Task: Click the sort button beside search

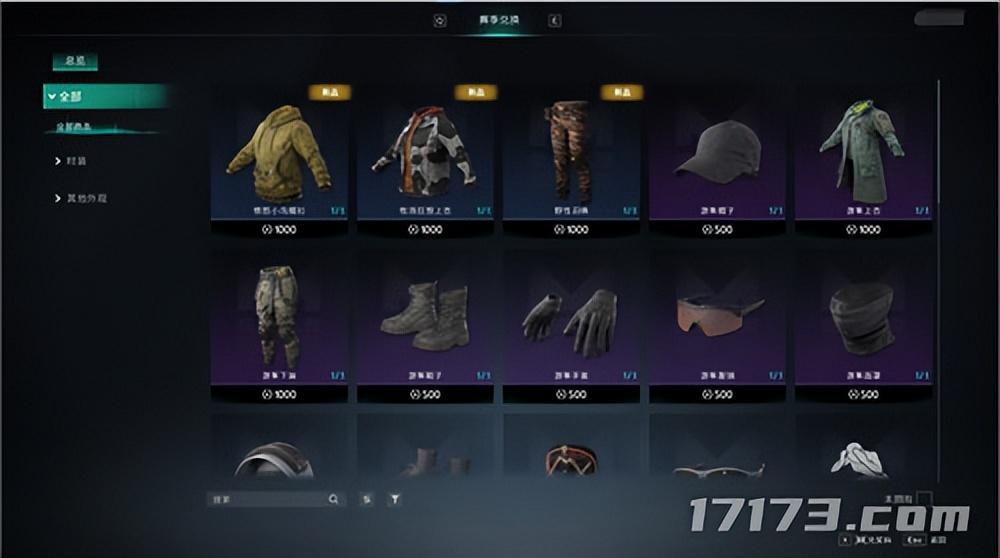Action: (x=366, y=498)
